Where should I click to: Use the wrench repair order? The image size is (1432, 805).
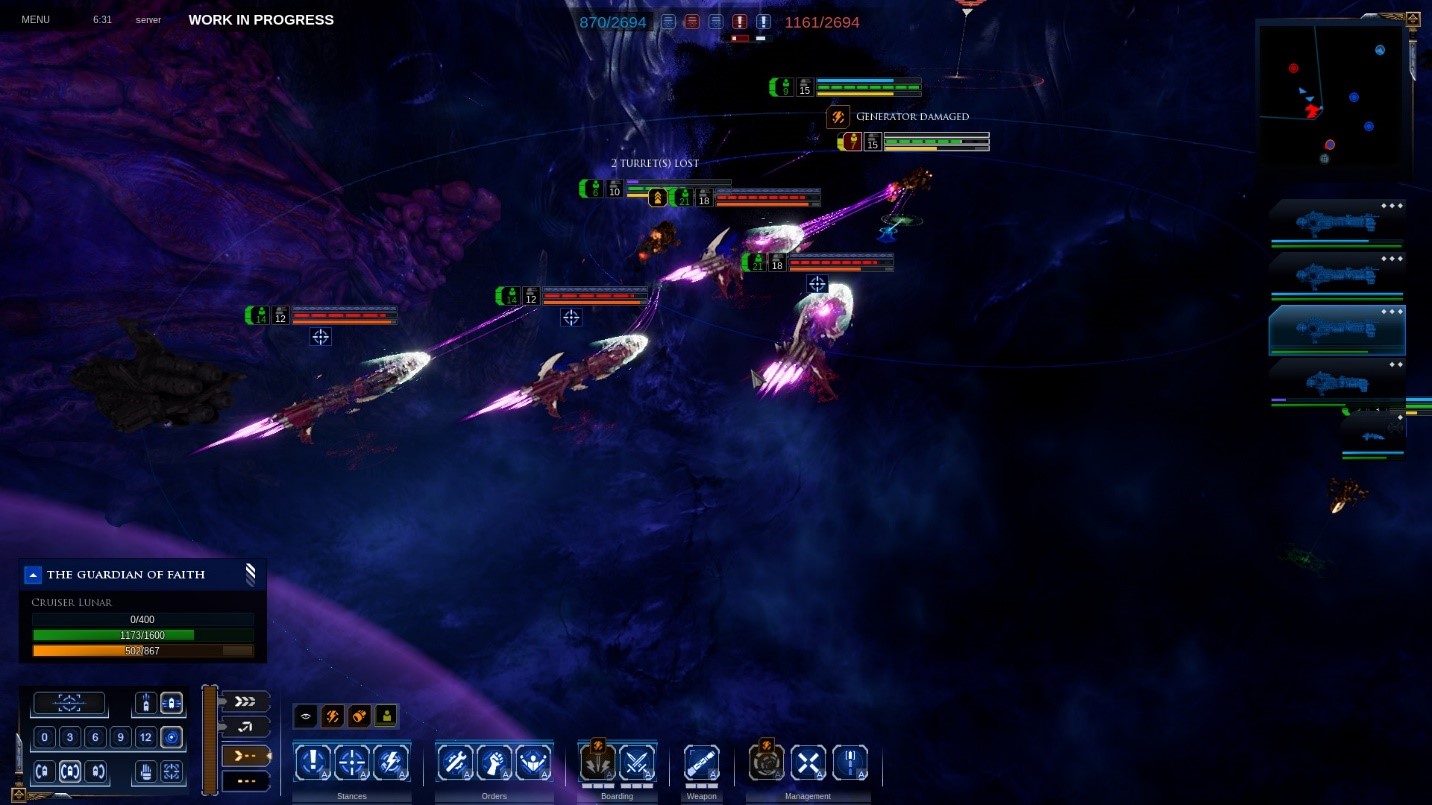coord(456,764)
